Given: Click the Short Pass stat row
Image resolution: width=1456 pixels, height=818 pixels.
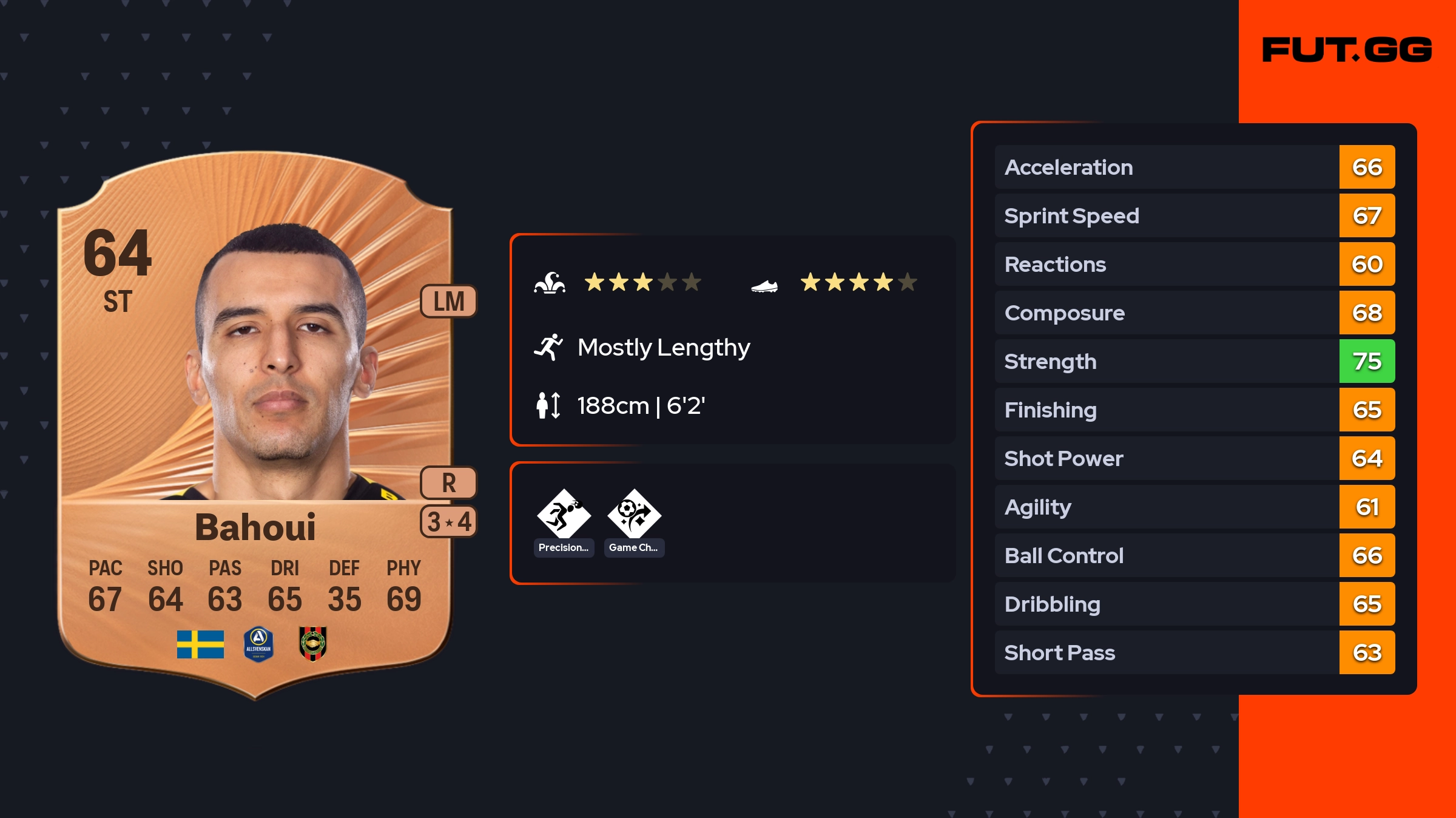Looking at the screenshot, I should coord(1194,652).
